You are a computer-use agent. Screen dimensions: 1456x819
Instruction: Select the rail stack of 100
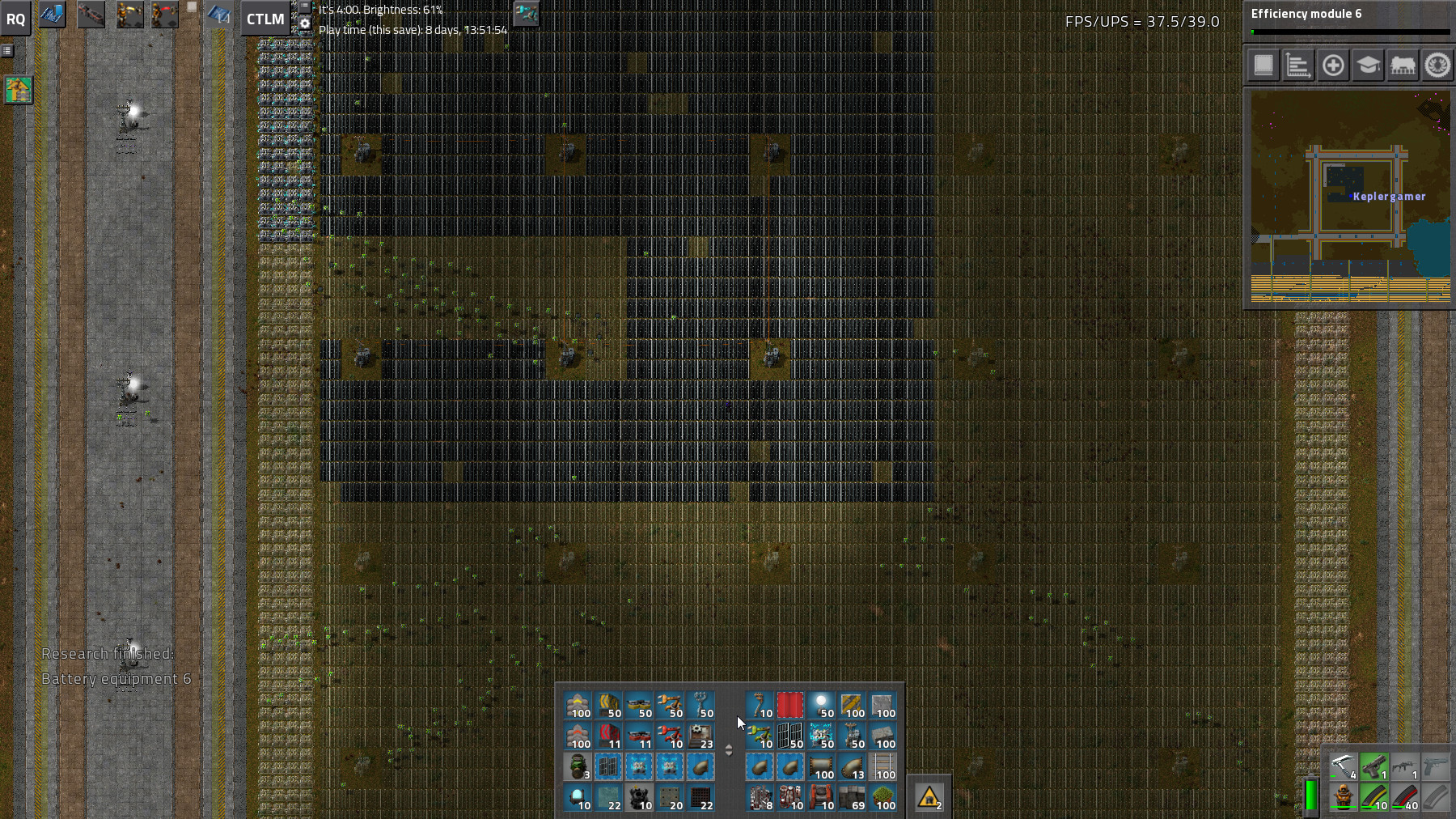click(x=882, y=767)
